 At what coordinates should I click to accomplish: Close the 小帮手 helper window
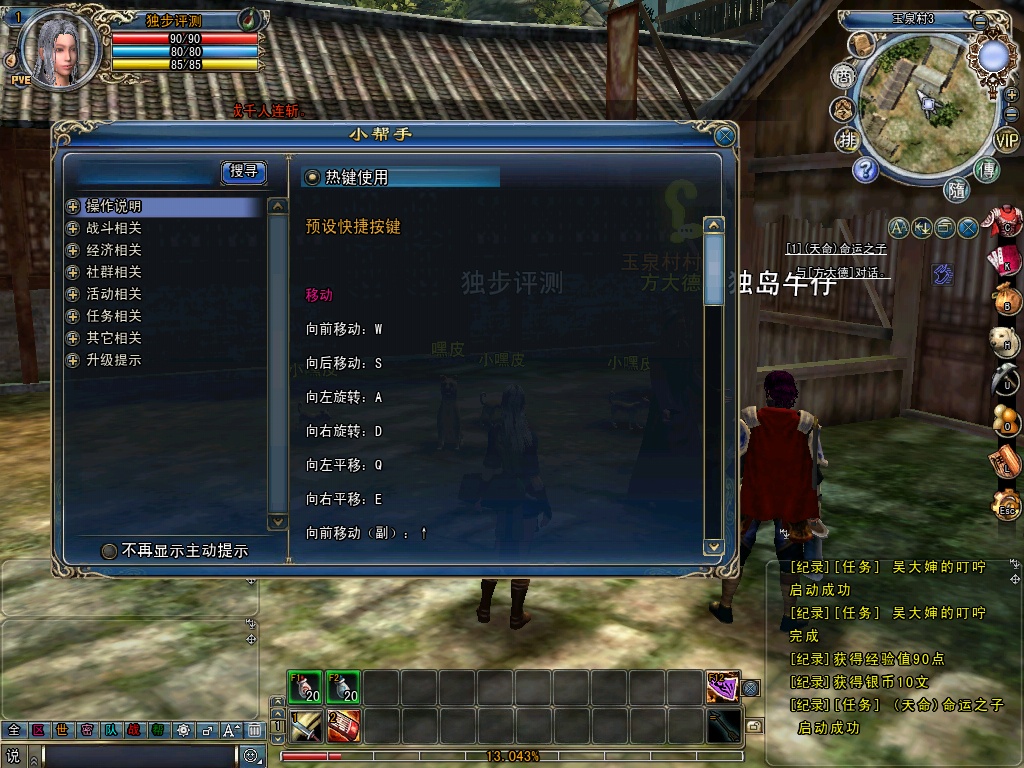726,136
